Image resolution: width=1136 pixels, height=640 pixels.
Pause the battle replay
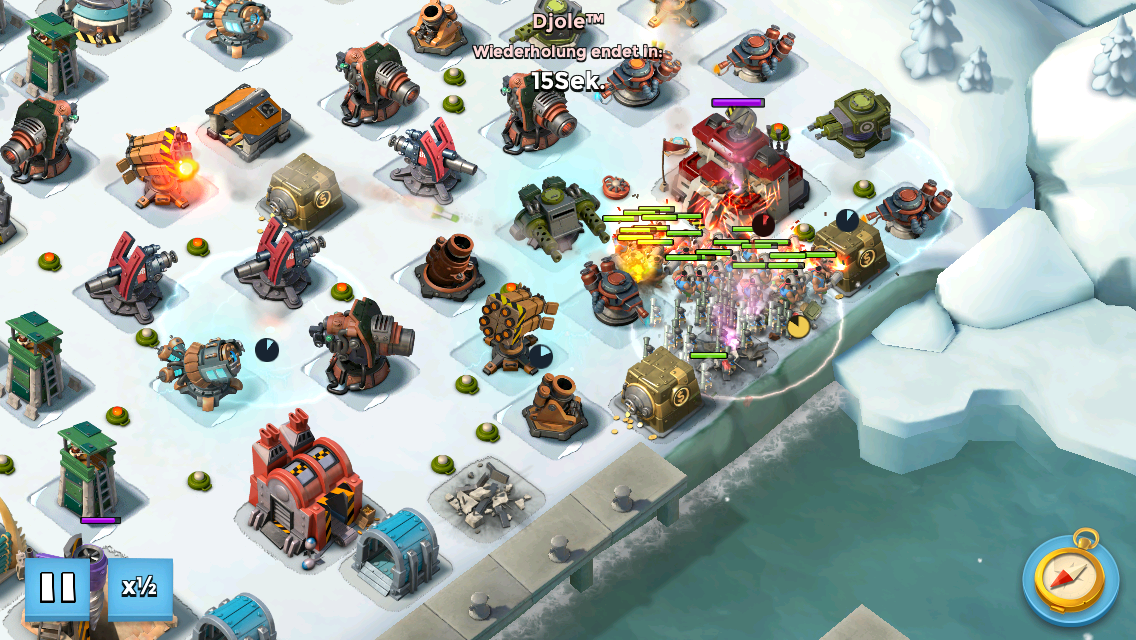click(x=57, y=588)
